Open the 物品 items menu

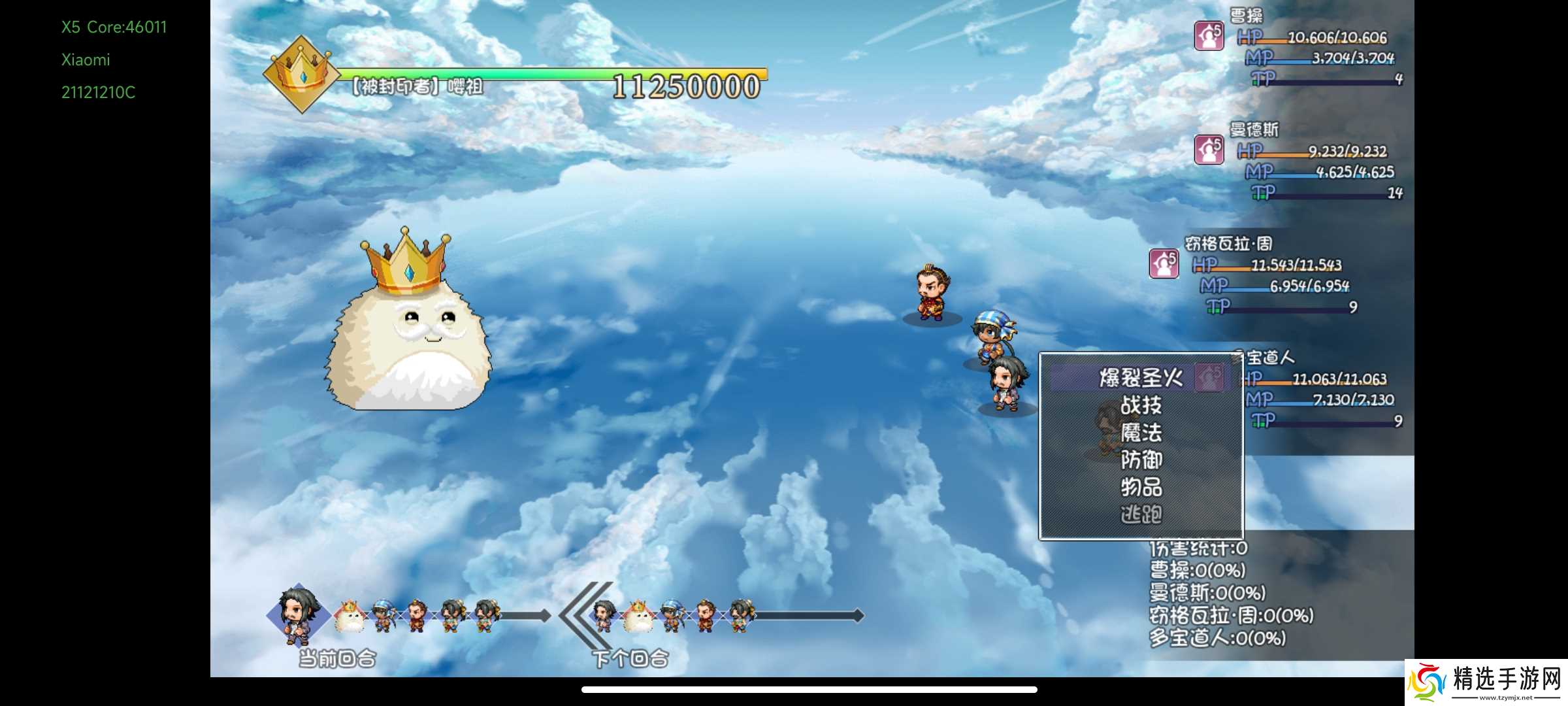1141,487
